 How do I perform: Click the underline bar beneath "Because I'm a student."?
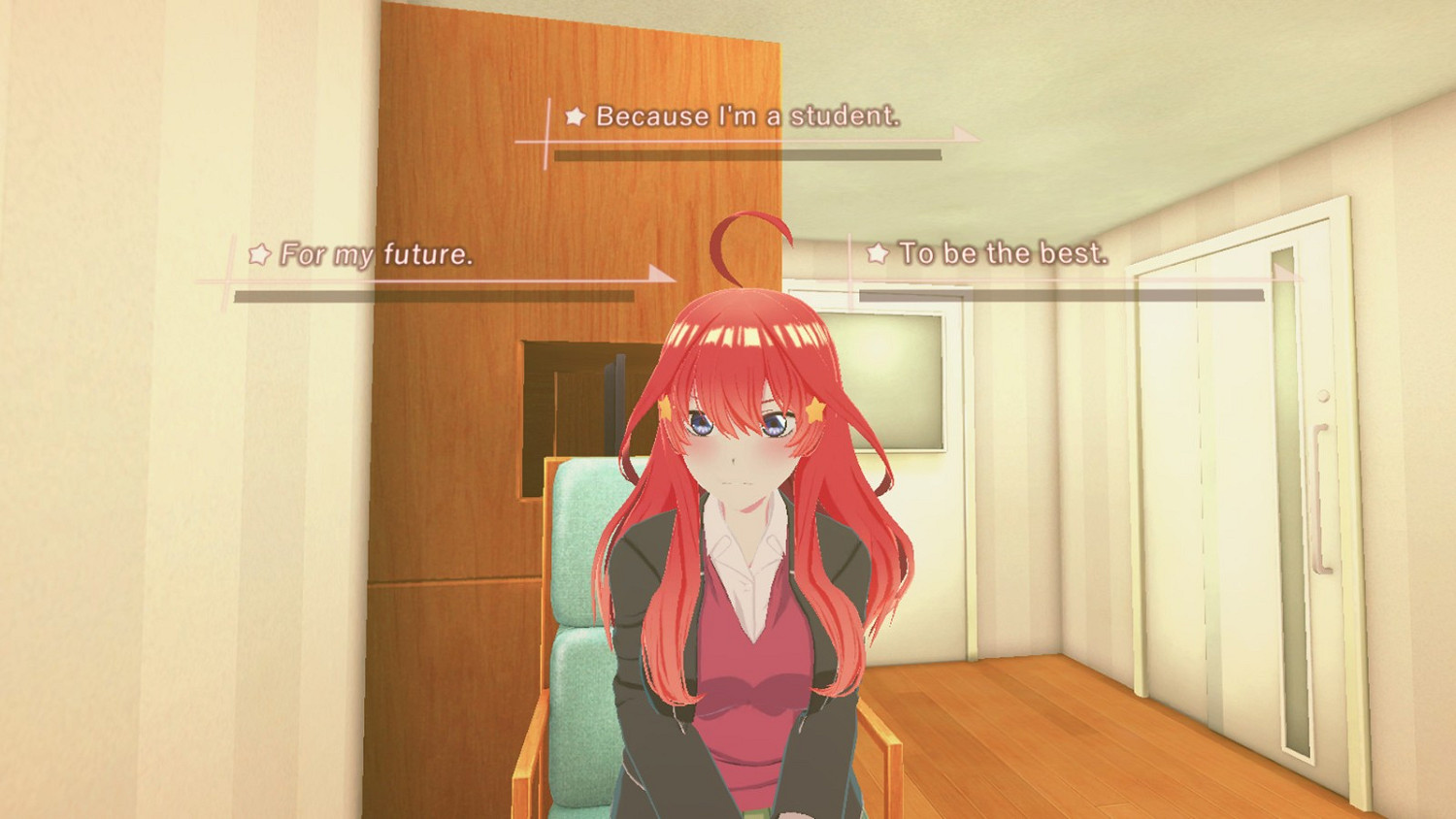[x=747, y=153]
